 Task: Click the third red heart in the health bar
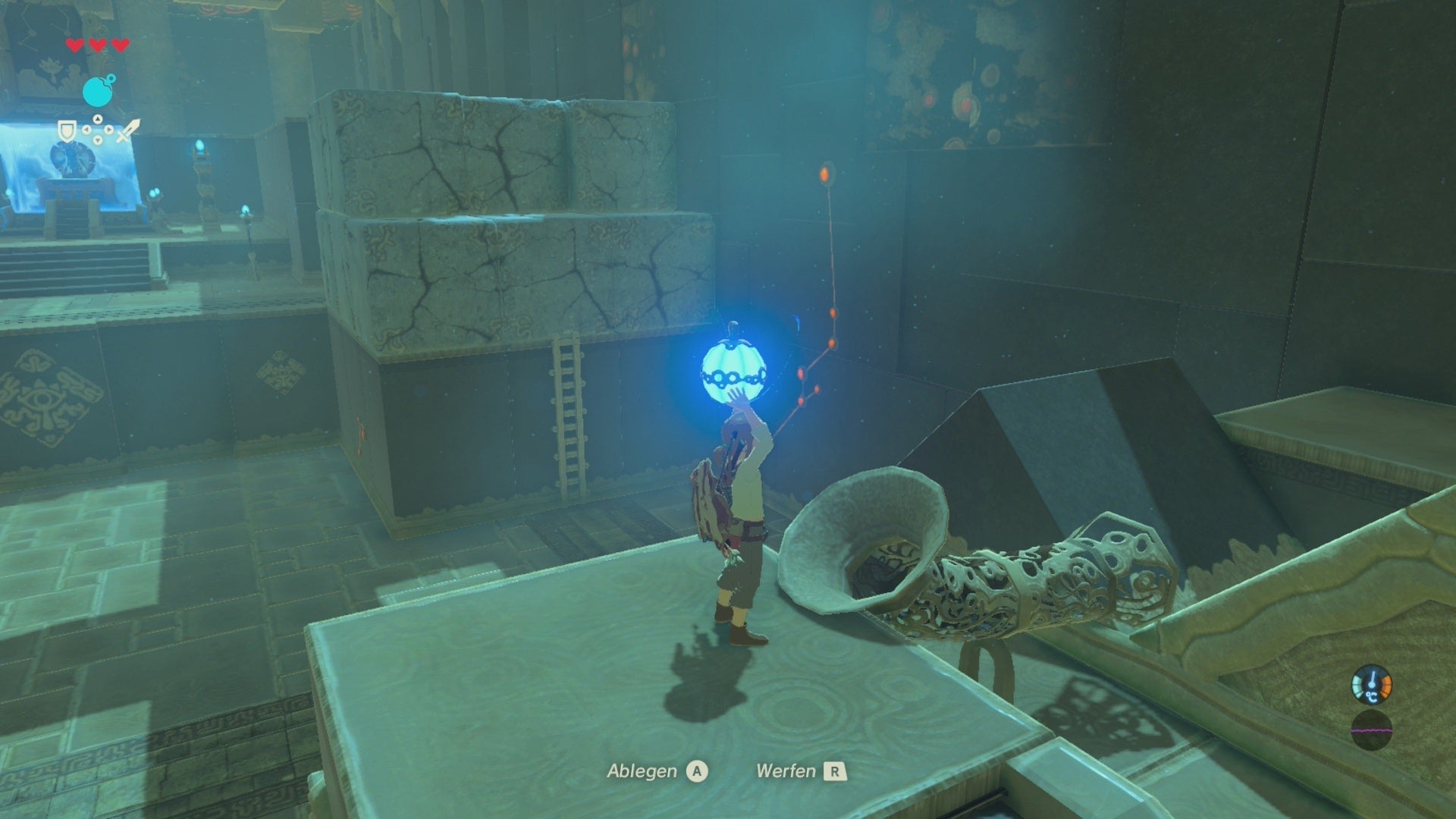tap(119, 45)
